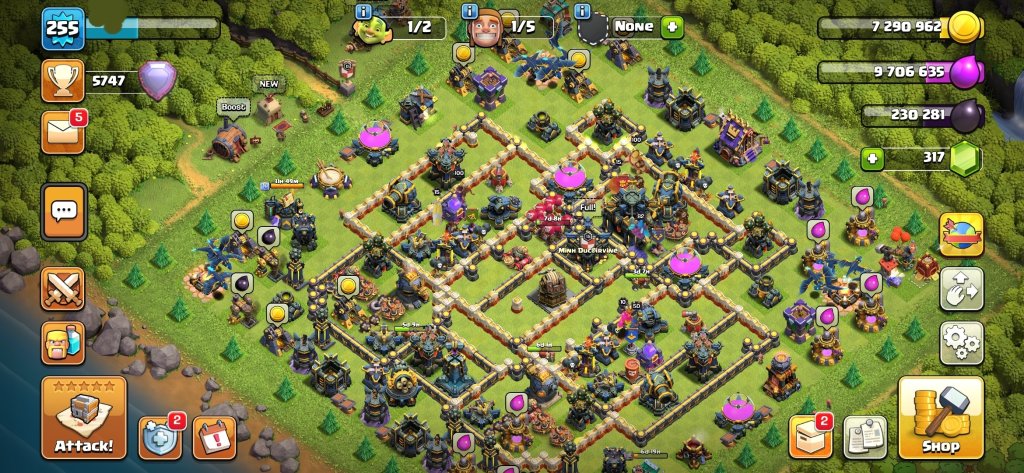The width and height of the screenshot is (1024, 473).
Task: Select the purple league shield badge
Action: [x=157, y=80]
